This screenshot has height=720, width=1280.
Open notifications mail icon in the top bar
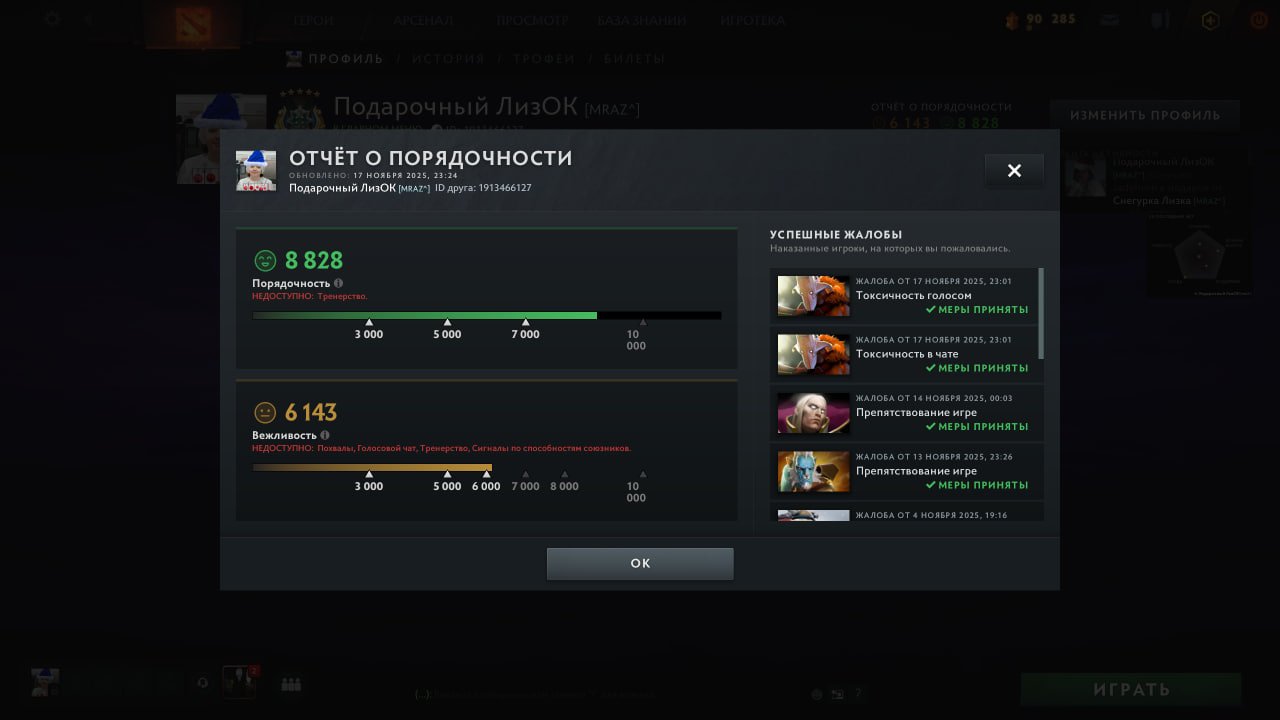(1109, 18)
